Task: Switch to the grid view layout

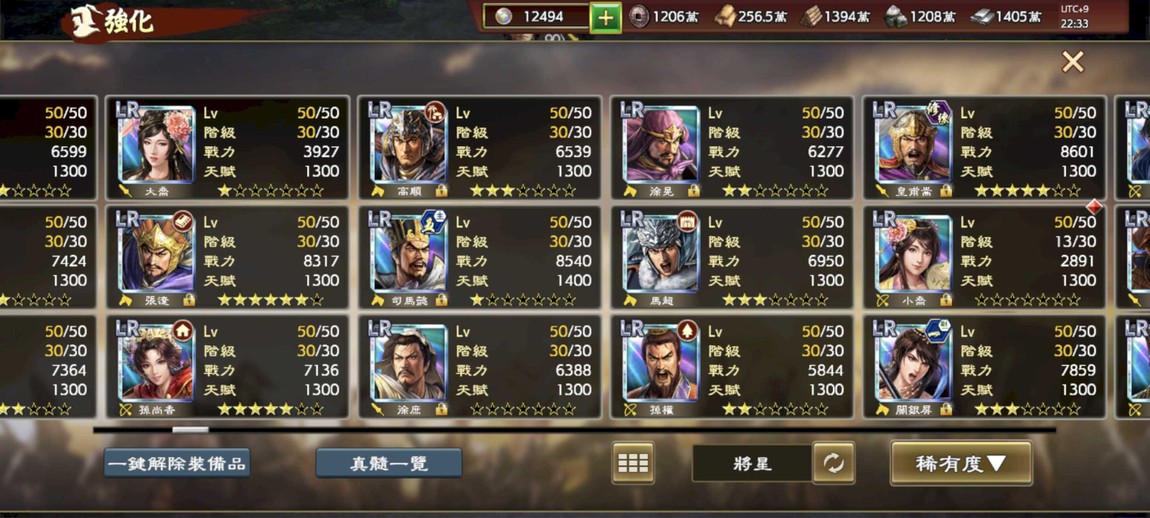Action: 633,463
